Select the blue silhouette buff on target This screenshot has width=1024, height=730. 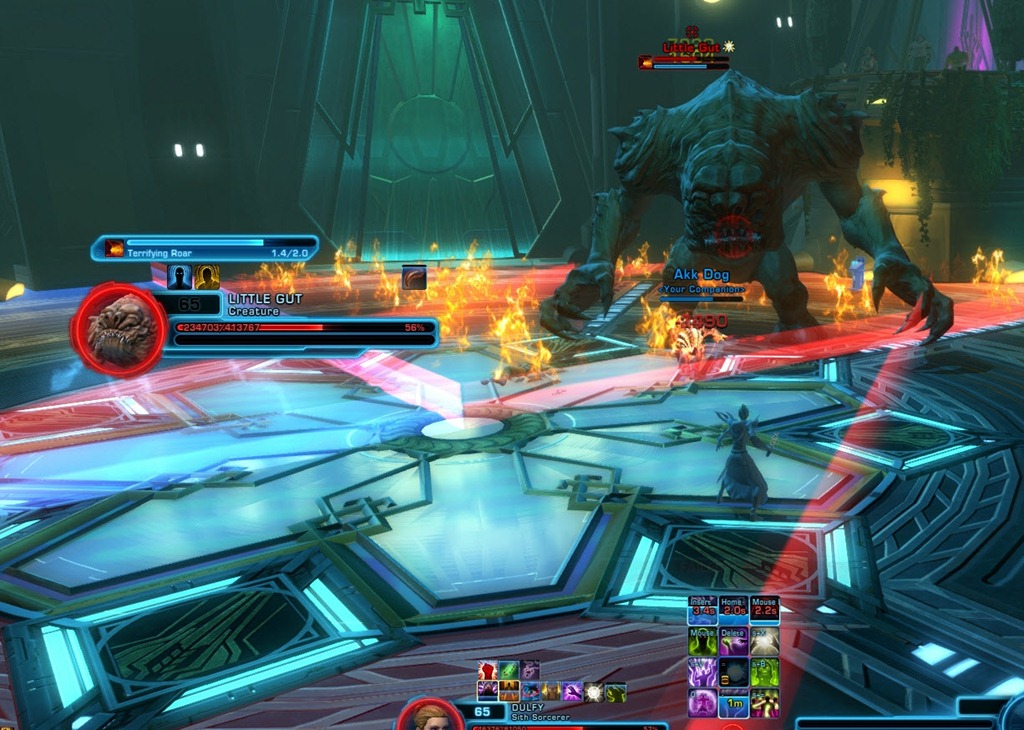point(179,277)
